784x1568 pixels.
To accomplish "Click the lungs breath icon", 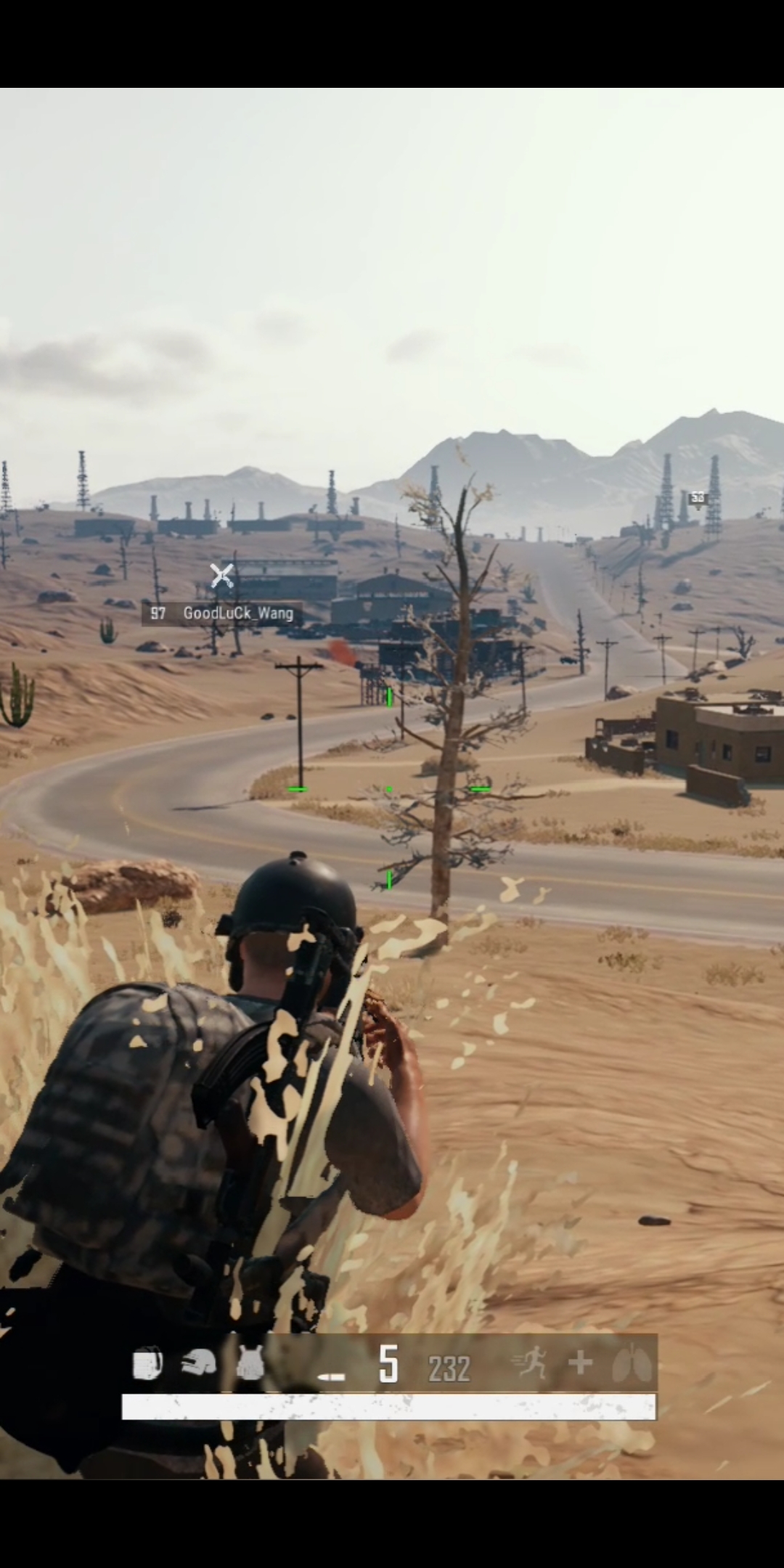I will click(626, 1364).
